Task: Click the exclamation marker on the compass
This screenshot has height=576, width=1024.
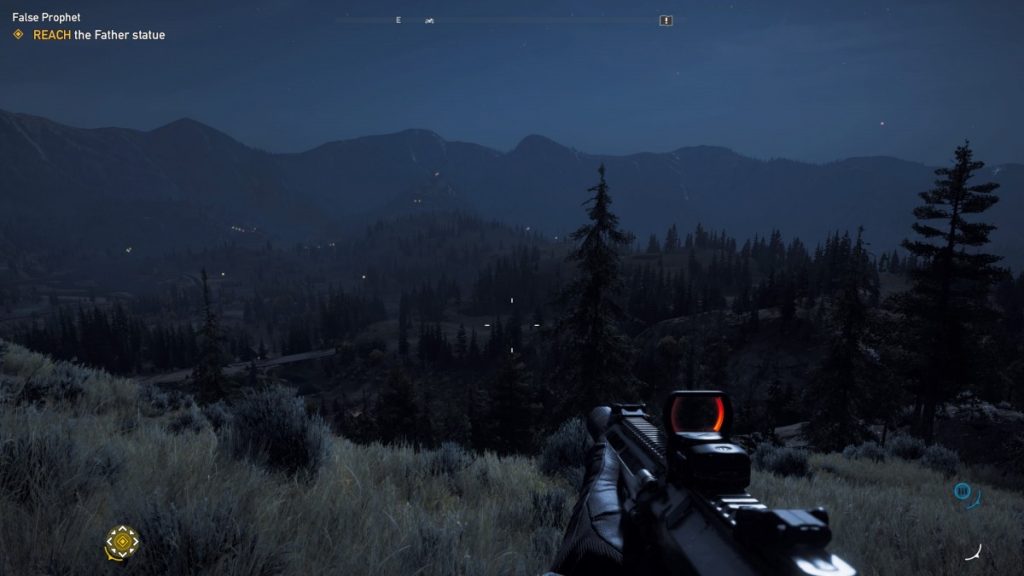Action: pyautogui.click(x=666, y=20)
